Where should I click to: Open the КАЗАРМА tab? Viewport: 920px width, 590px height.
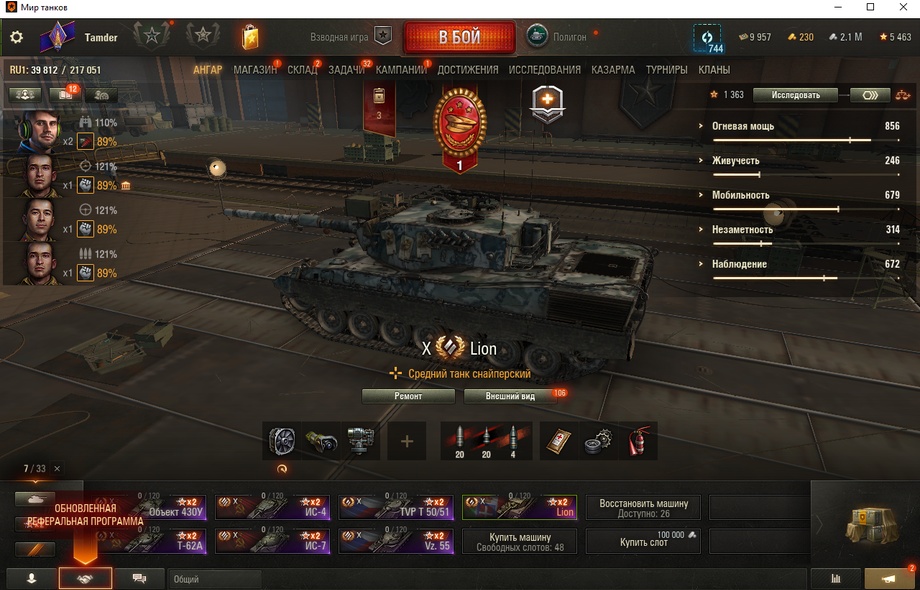tap(612, 70)
